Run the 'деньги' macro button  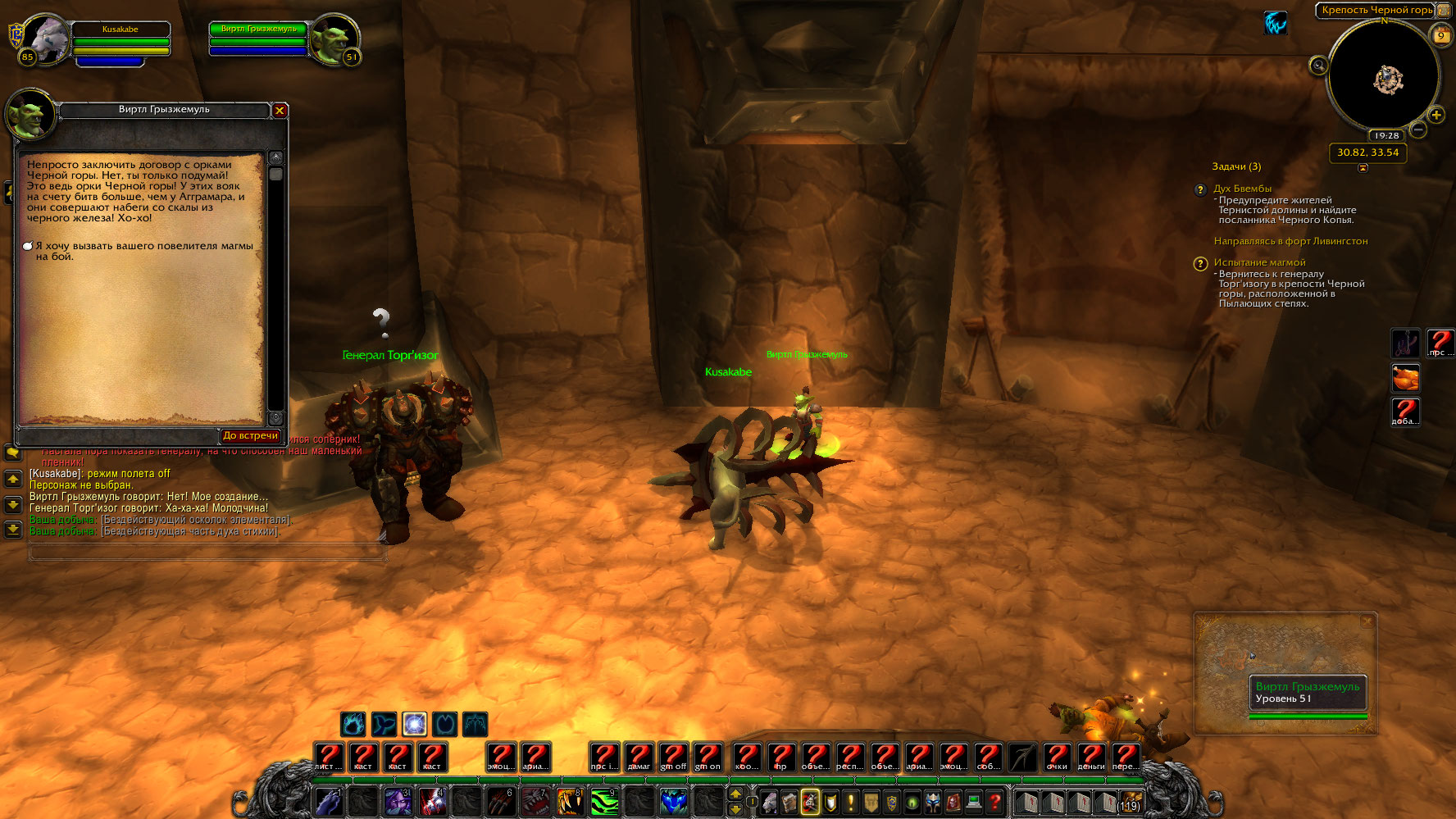point(1090,757)
